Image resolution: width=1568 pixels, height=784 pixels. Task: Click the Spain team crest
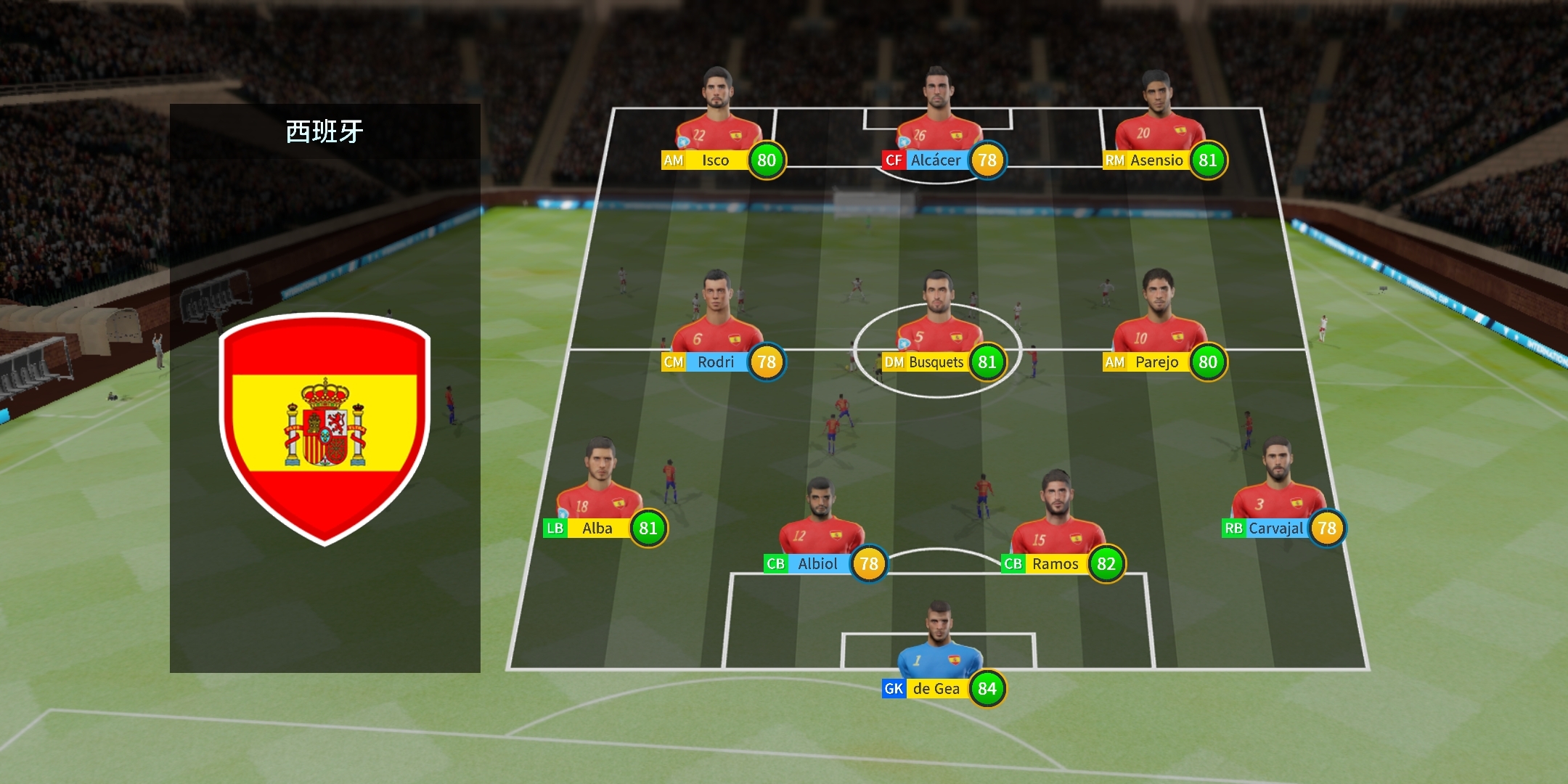[324, 428]
